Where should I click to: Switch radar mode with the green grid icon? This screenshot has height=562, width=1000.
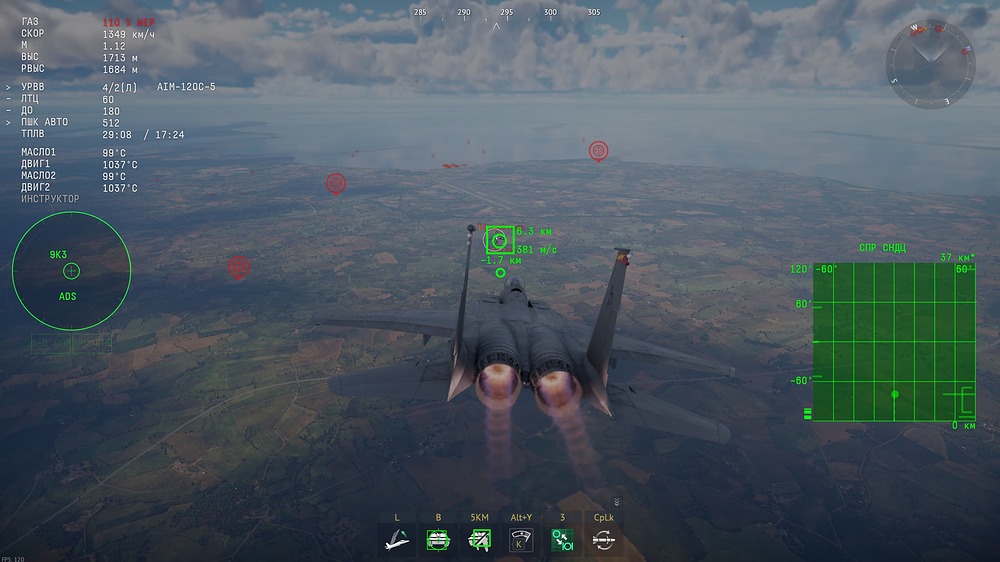[x=562, y=540]
